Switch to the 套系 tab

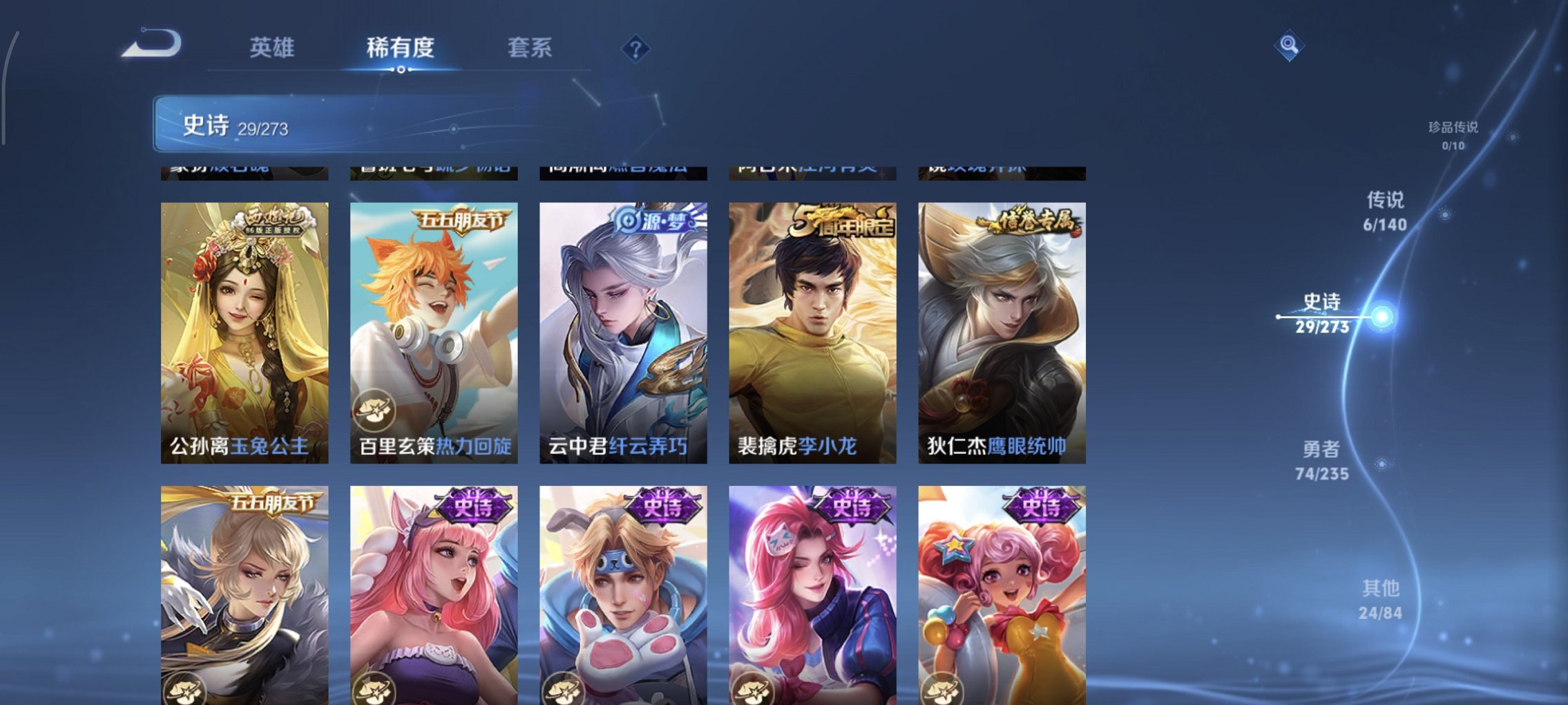(530, 47)
